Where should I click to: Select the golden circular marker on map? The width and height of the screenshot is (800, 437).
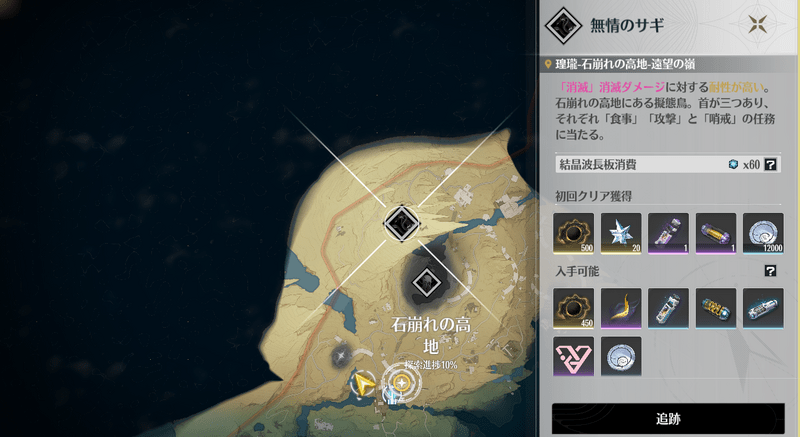(x=402, y=383)
